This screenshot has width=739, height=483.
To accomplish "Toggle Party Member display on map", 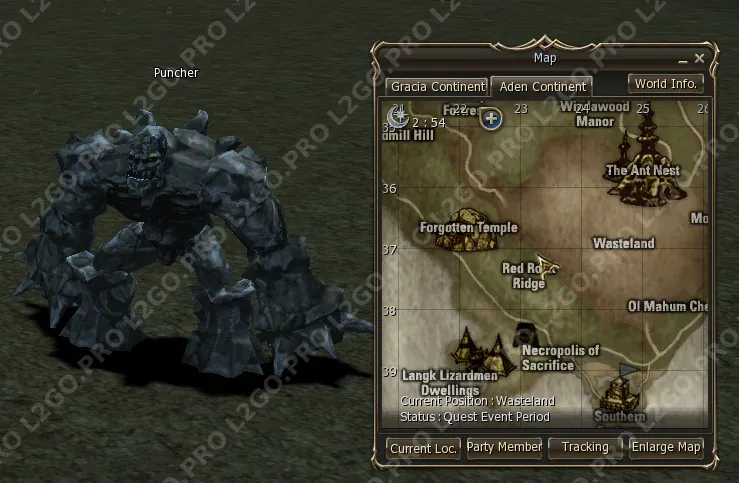I will [x=504, y=447].
